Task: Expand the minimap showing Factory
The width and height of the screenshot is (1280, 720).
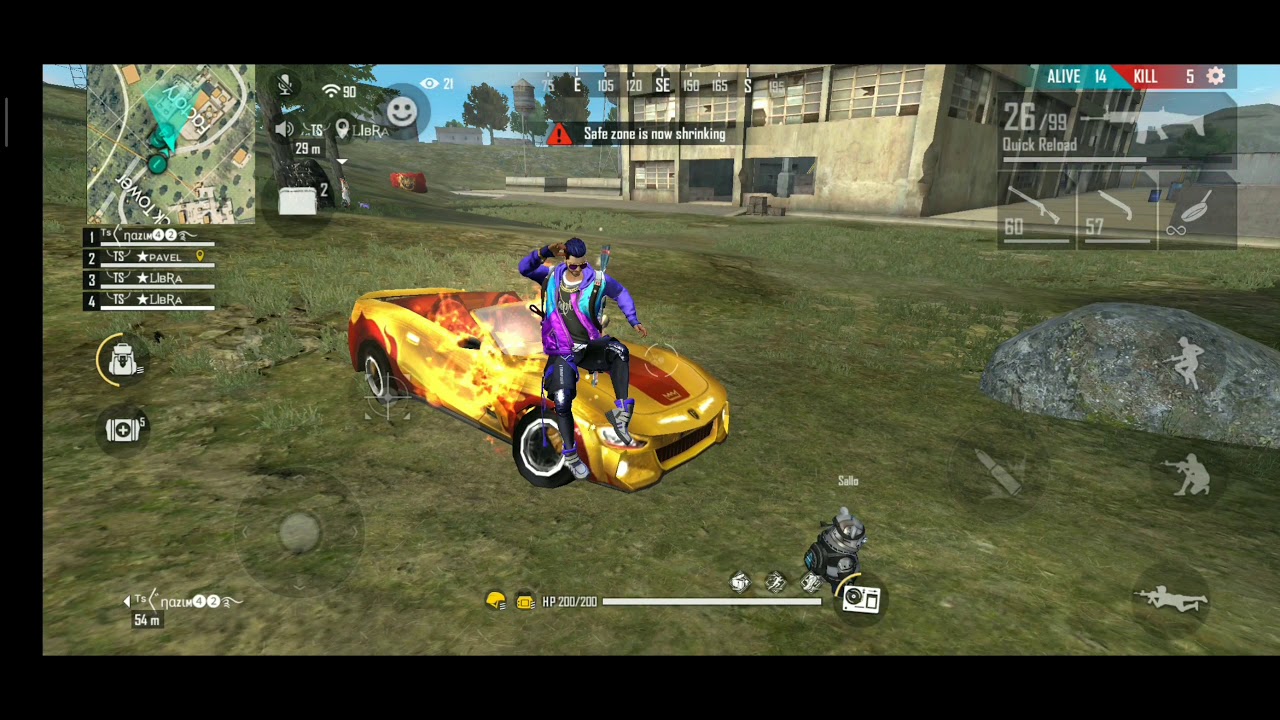Action: pyautogui.click(x=170, y=144)
